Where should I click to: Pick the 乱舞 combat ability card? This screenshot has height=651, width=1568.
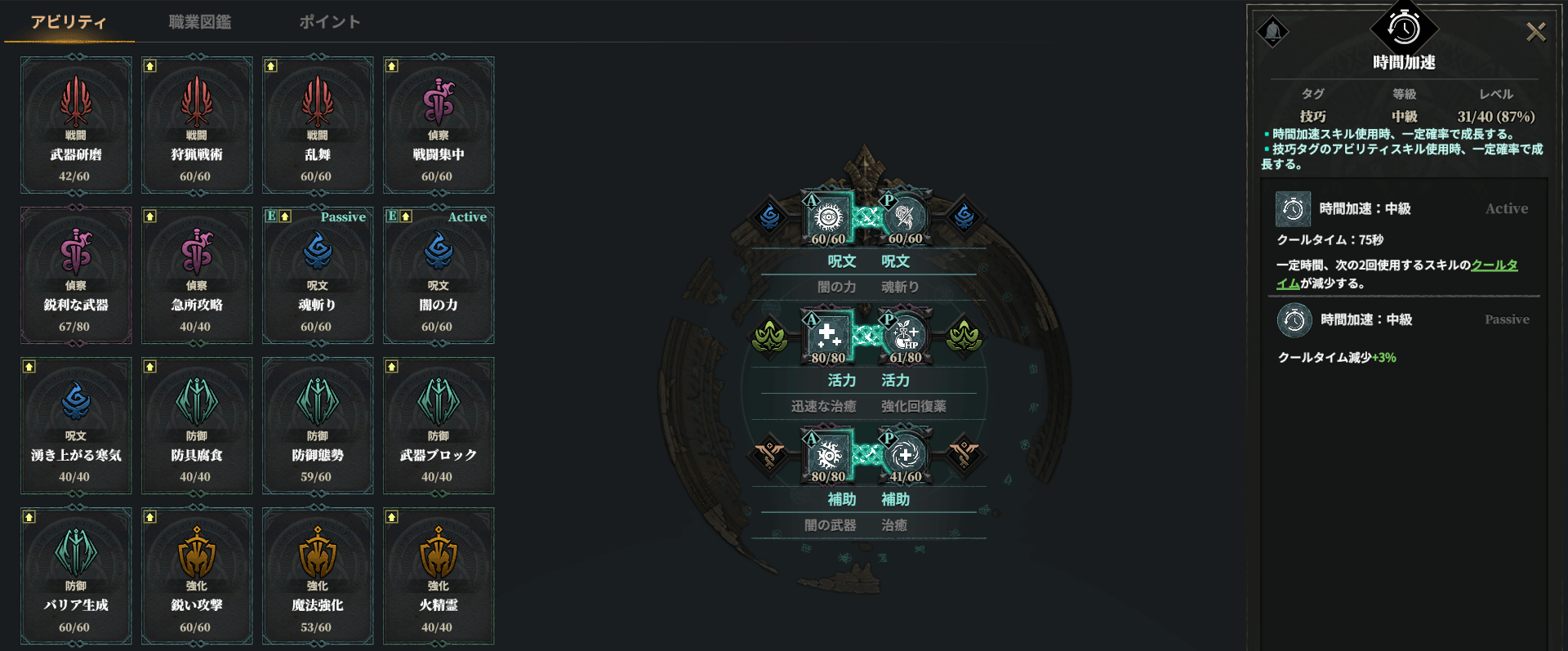tap(318, 125)
